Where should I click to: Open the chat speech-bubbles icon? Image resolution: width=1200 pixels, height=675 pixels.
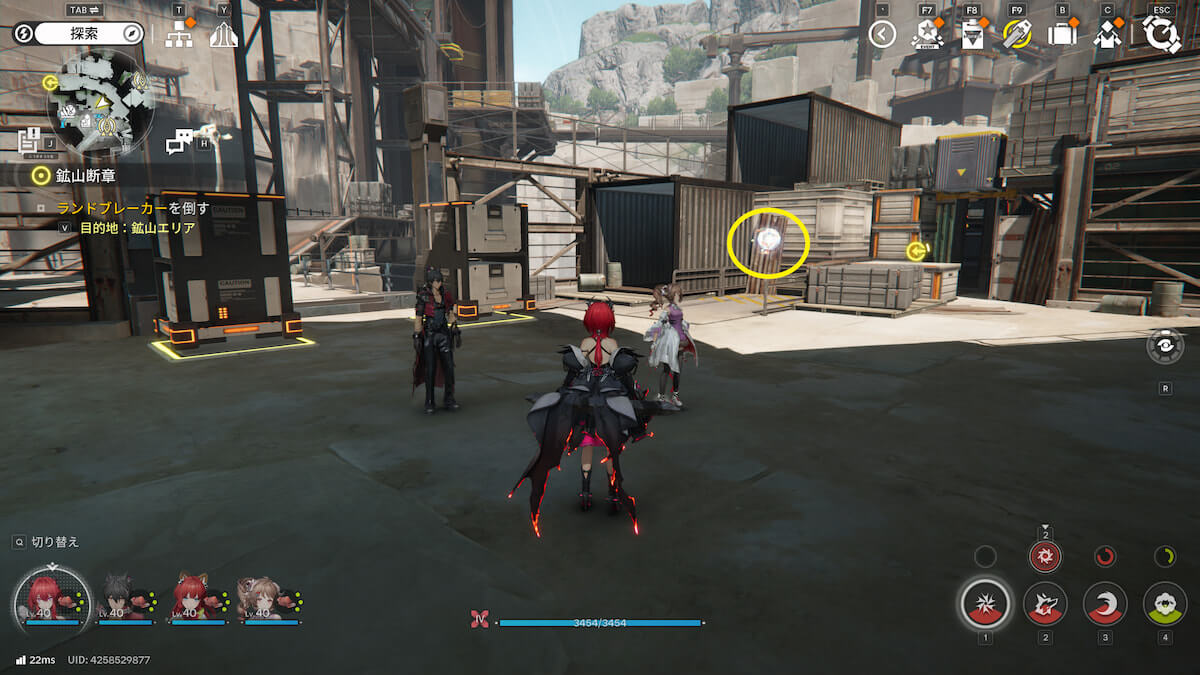(179, 142)
